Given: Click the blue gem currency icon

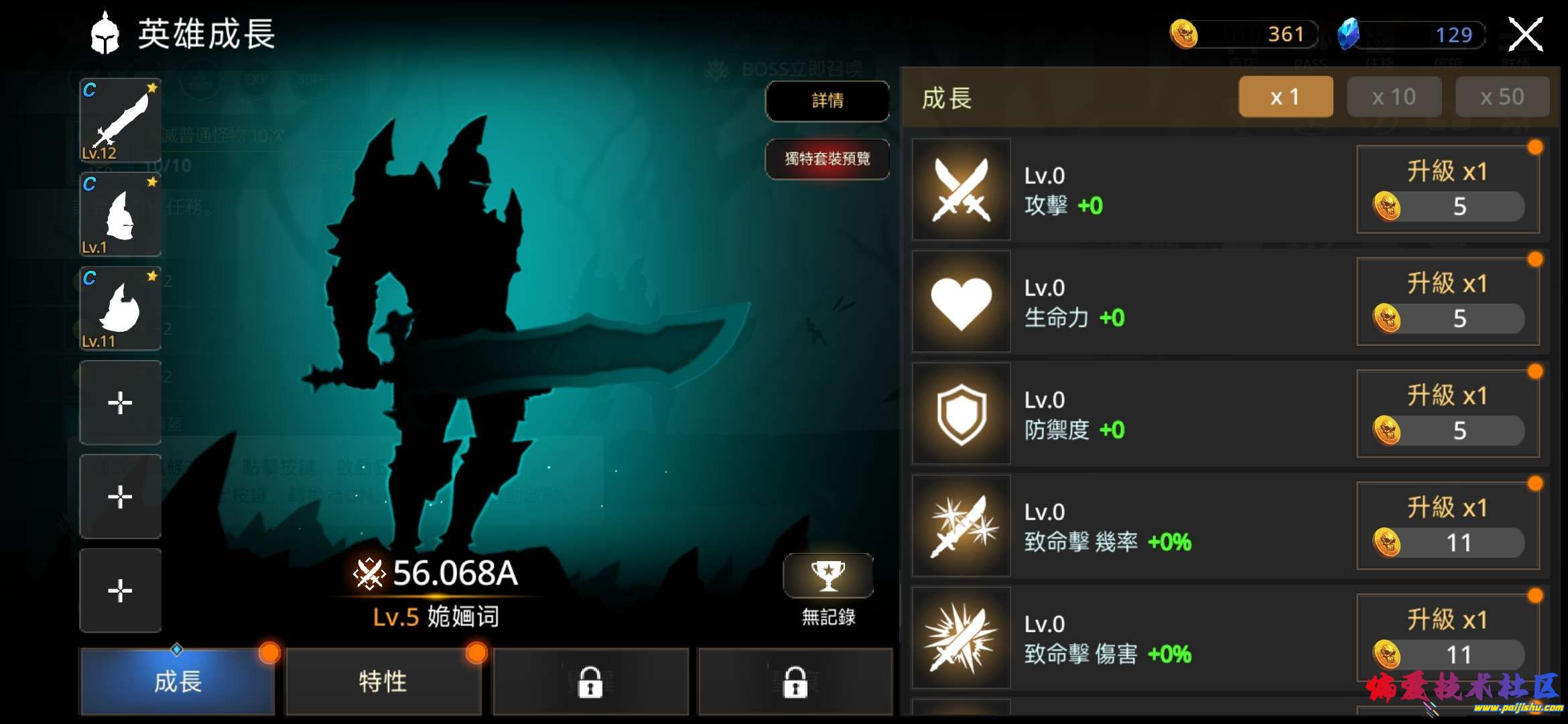Looking at the screenshot, I should [x=1348, y=34].
